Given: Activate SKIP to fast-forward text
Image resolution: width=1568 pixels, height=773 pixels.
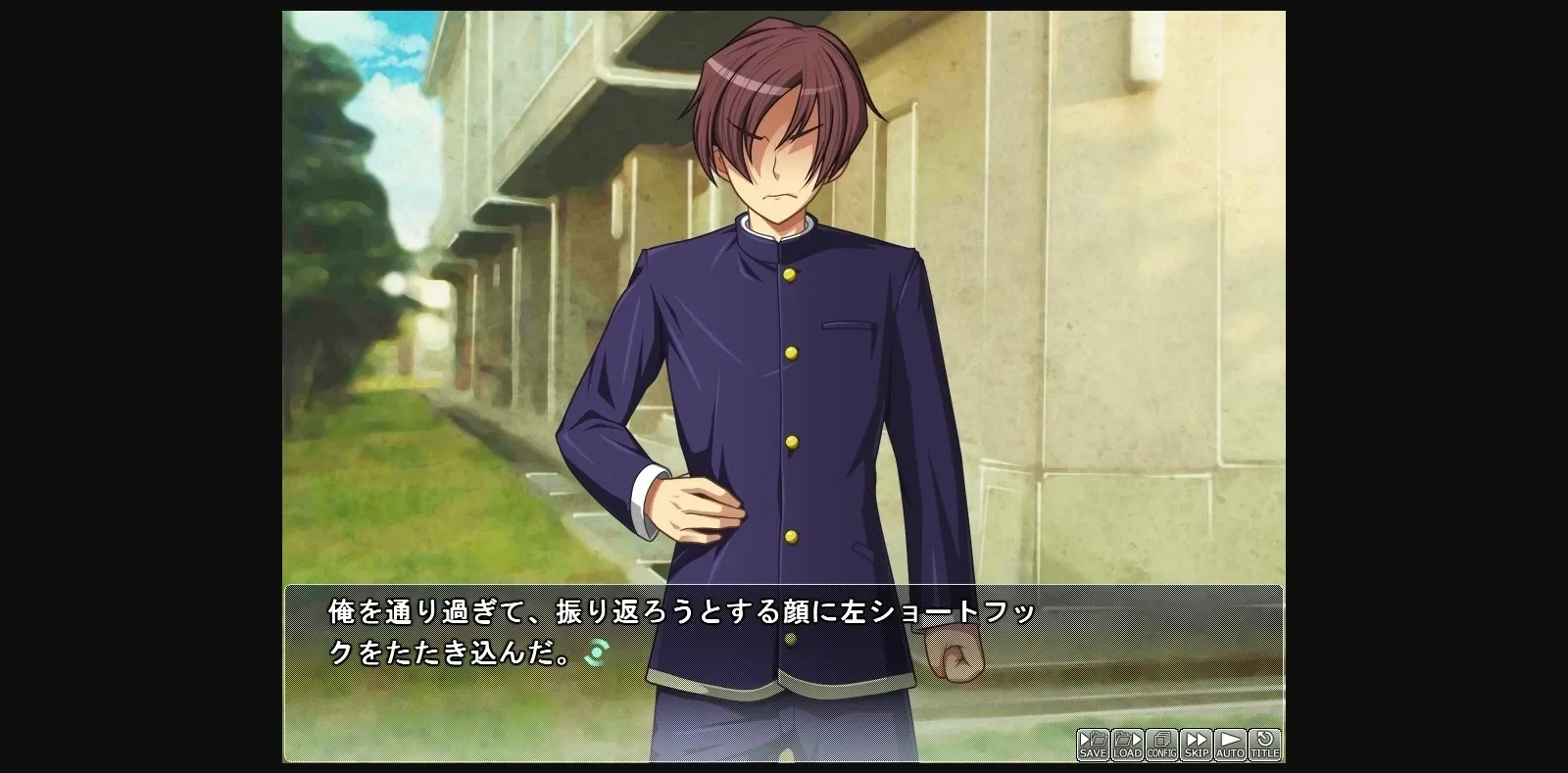Looking at the screenshot, I should [x=1196, y=745].
